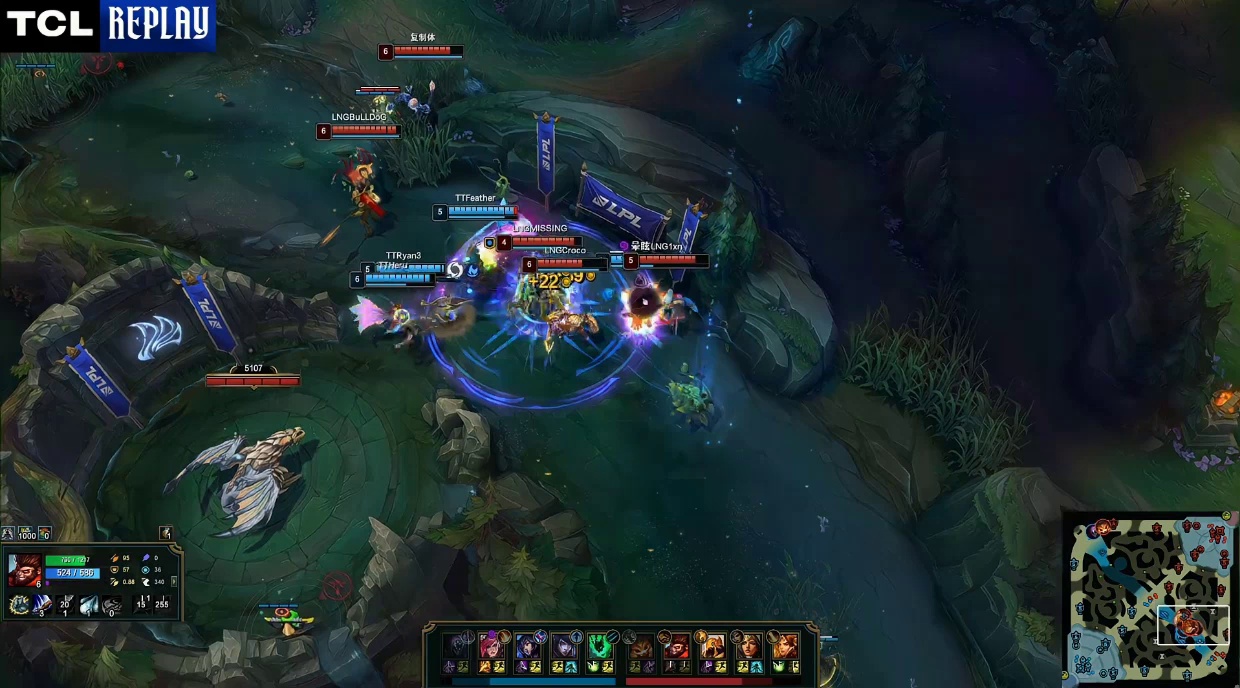Click Wukong's glowing passive ability icon

tap(19, 604)
